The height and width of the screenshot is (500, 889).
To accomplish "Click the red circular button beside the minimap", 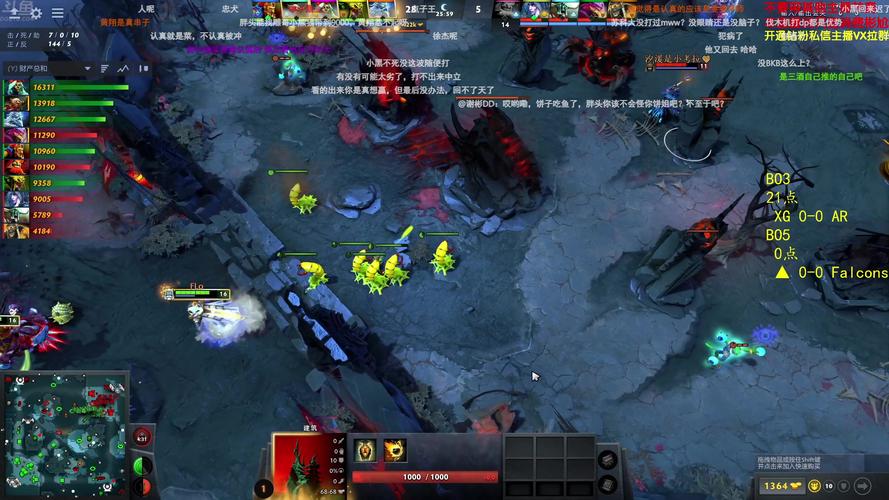I will (143, 486).
